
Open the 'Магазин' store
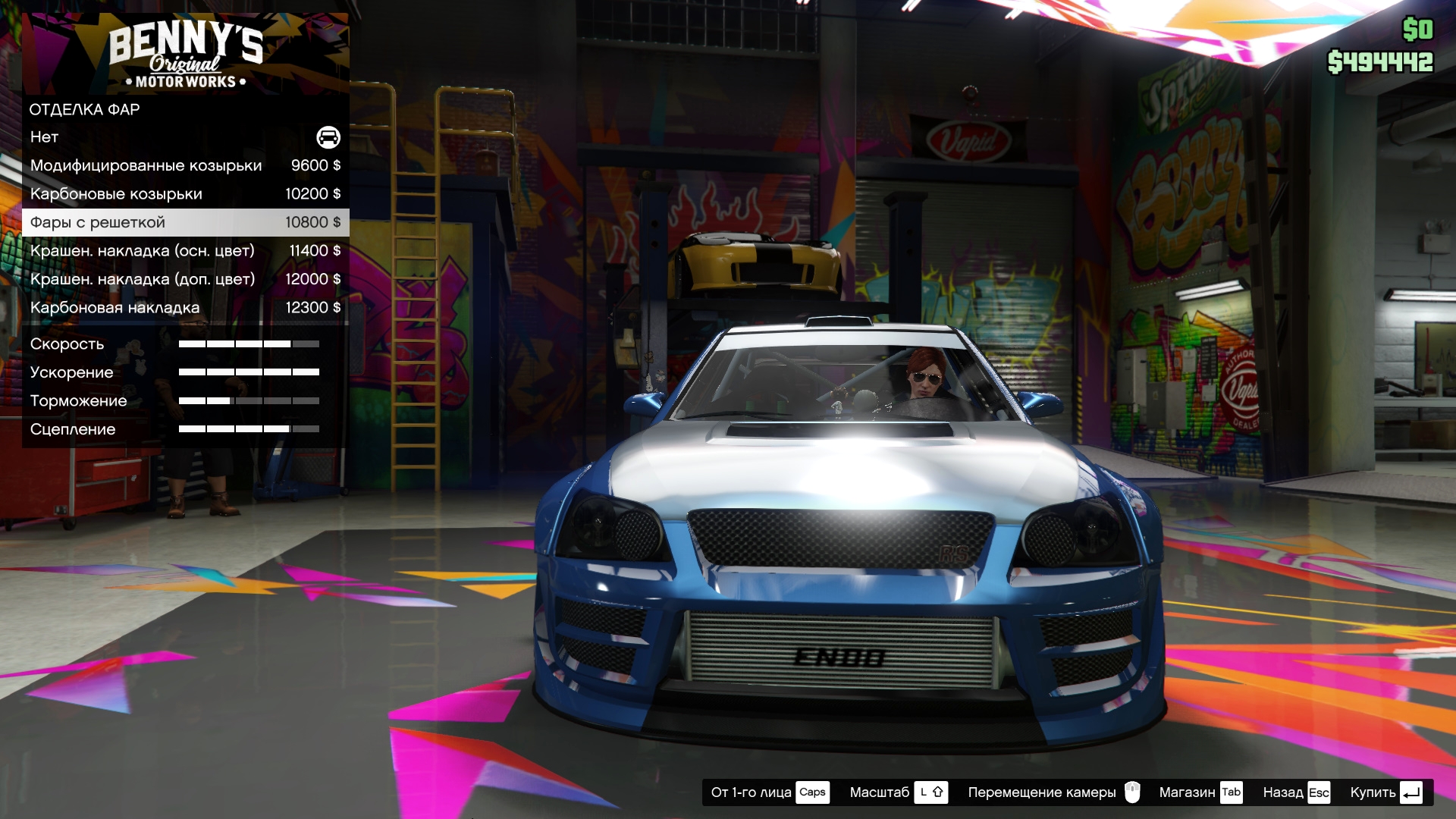click(x=1200, y=792)
